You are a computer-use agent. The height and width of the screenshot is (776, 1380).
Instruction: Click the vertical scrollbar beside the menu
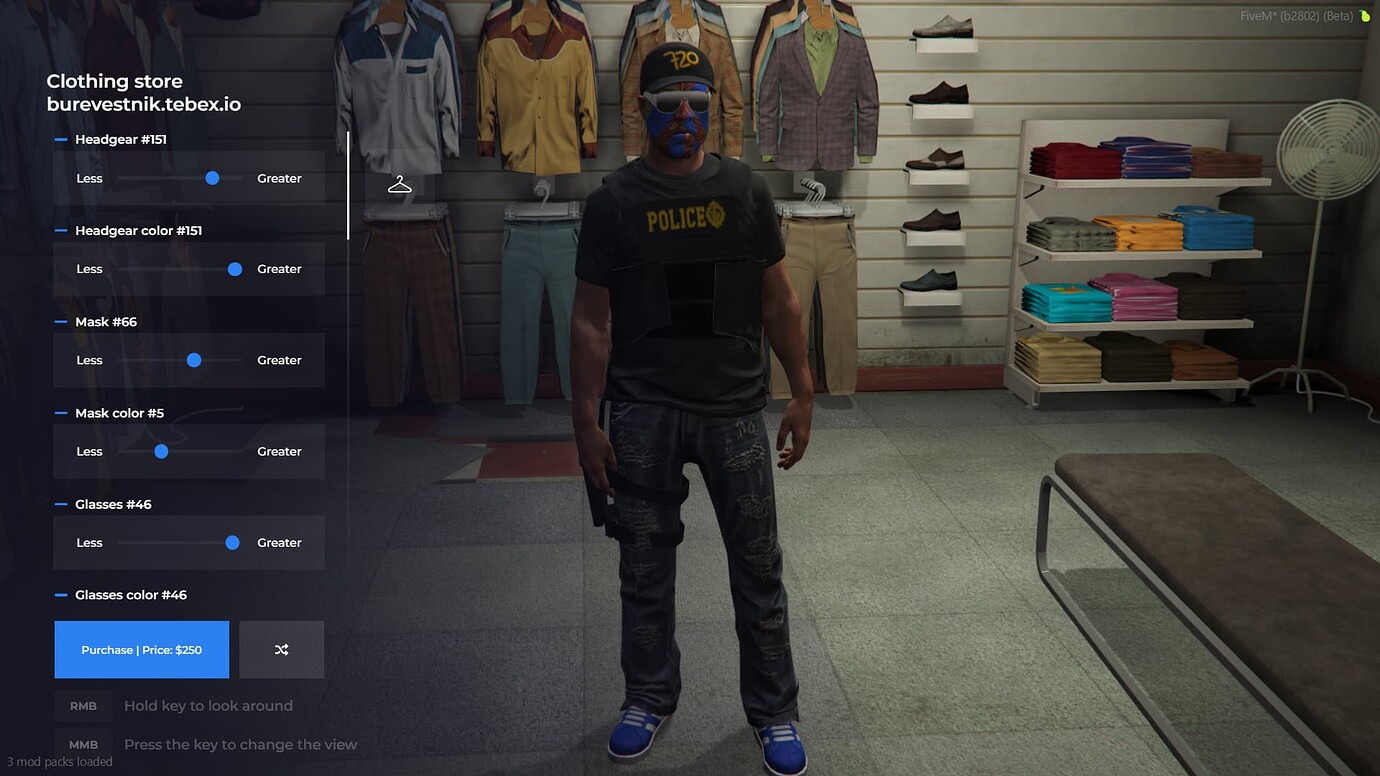[x=347, y=185]
